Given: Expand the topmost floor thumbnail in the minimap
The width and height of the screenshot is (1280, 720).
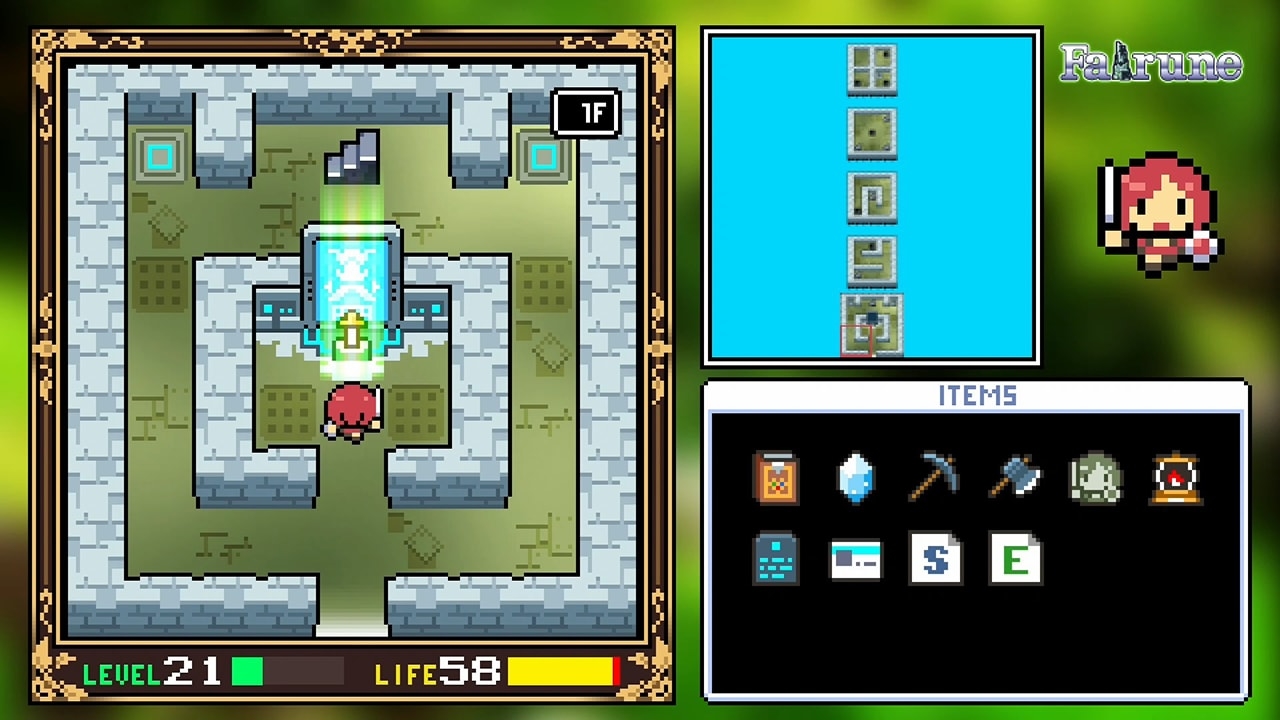Looking at the screenshot, I should (871, 70).
